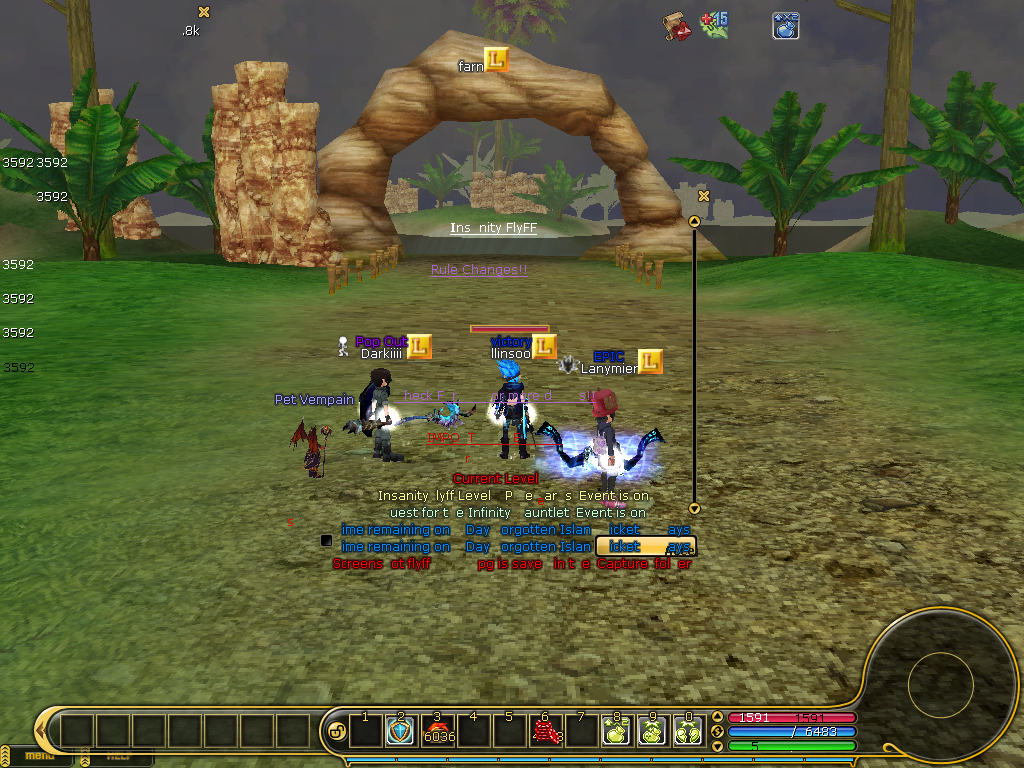Open the Help button
The width and height of the screenshot is (1024, 768).
click(x=118, y=756)
